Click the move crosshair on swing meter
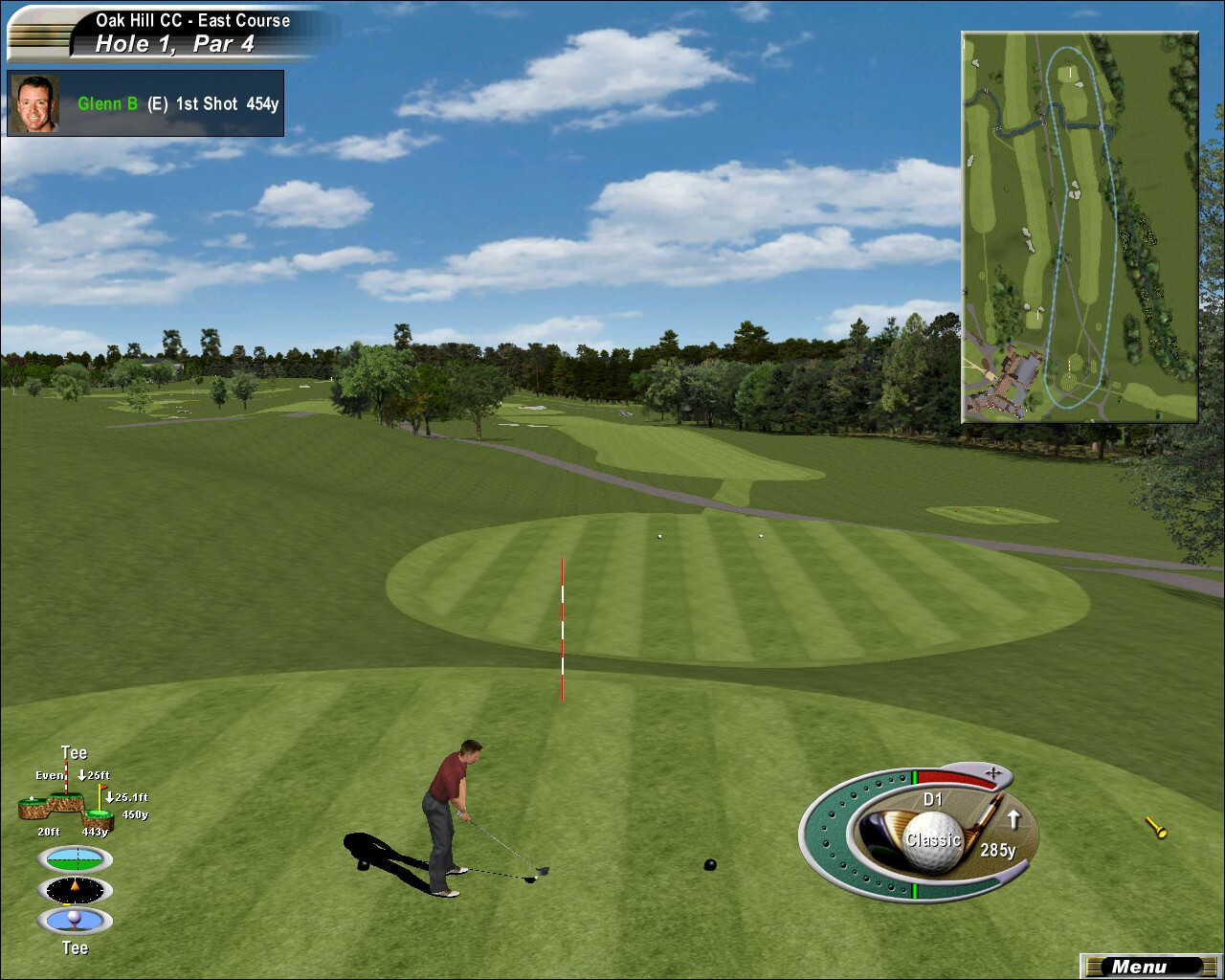The height and width of the screenshot is (980, 1225). 992,771
